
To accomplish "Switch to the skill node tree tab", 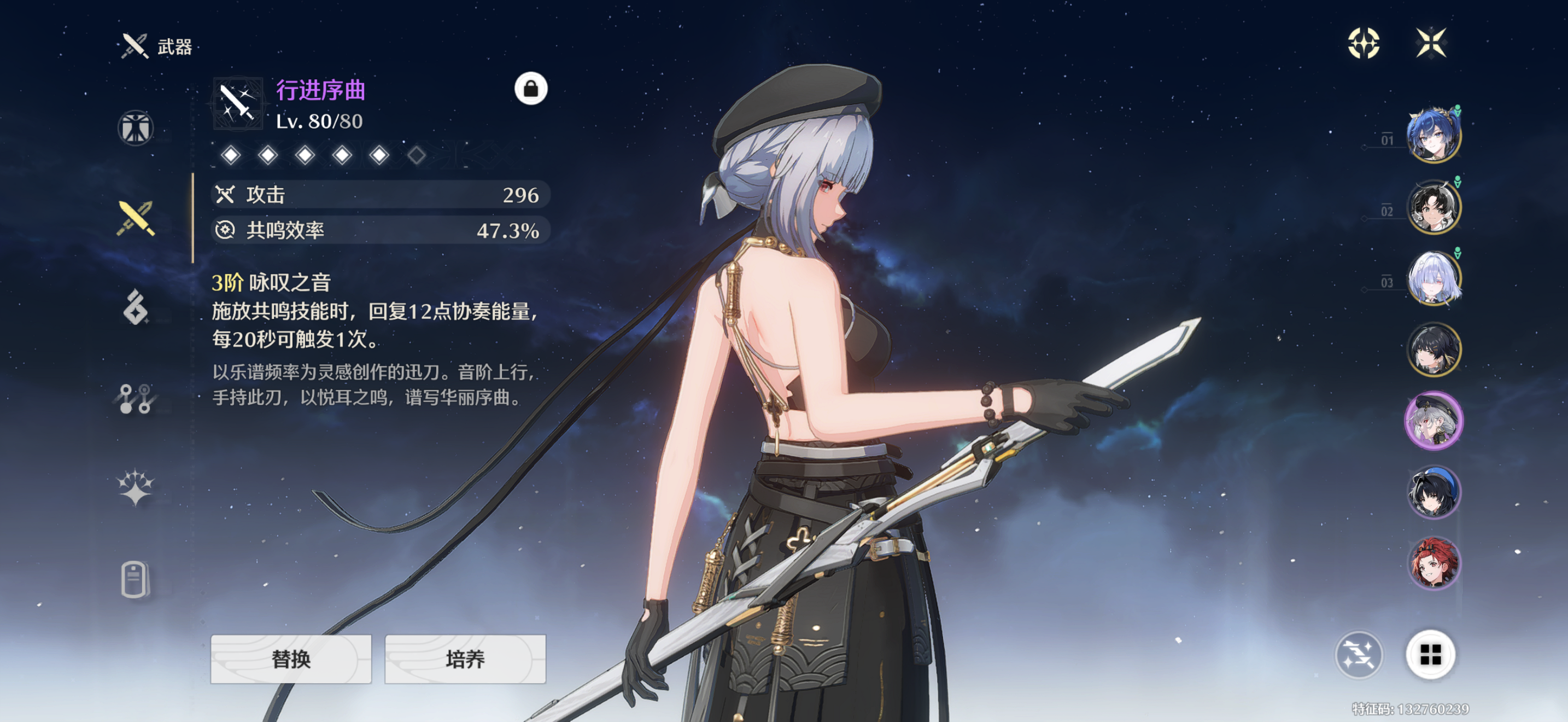I will pos(135,398).
